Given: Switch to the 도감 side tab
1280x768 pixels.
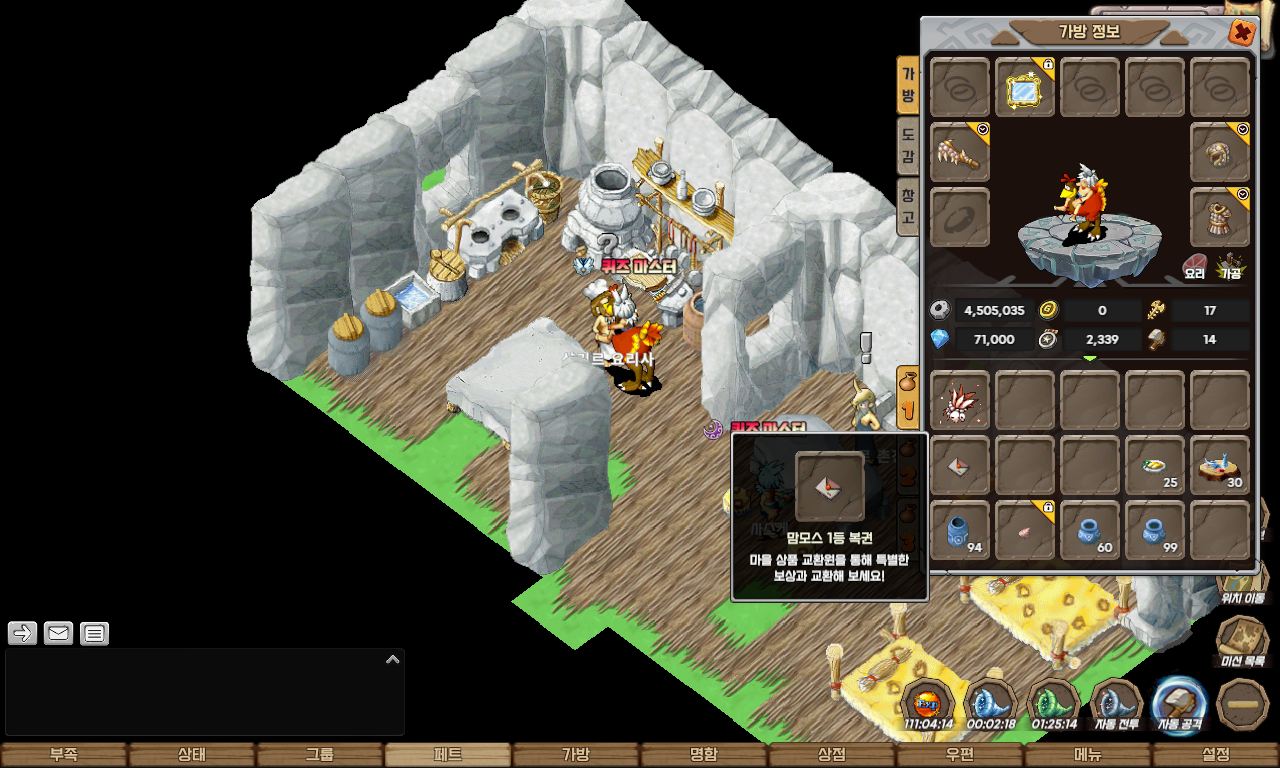Looking at the screenshot, I should pos(908,145).
